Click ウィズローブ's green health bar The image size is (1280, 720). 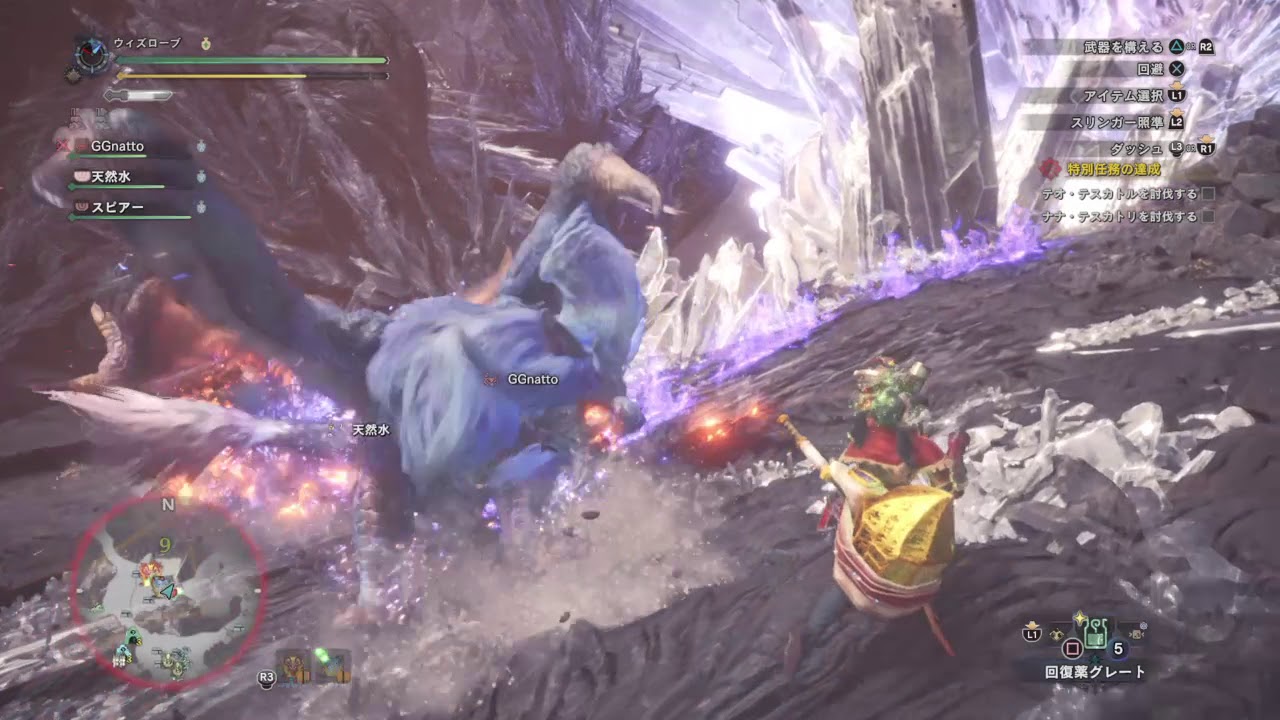(x=250, y=60)
